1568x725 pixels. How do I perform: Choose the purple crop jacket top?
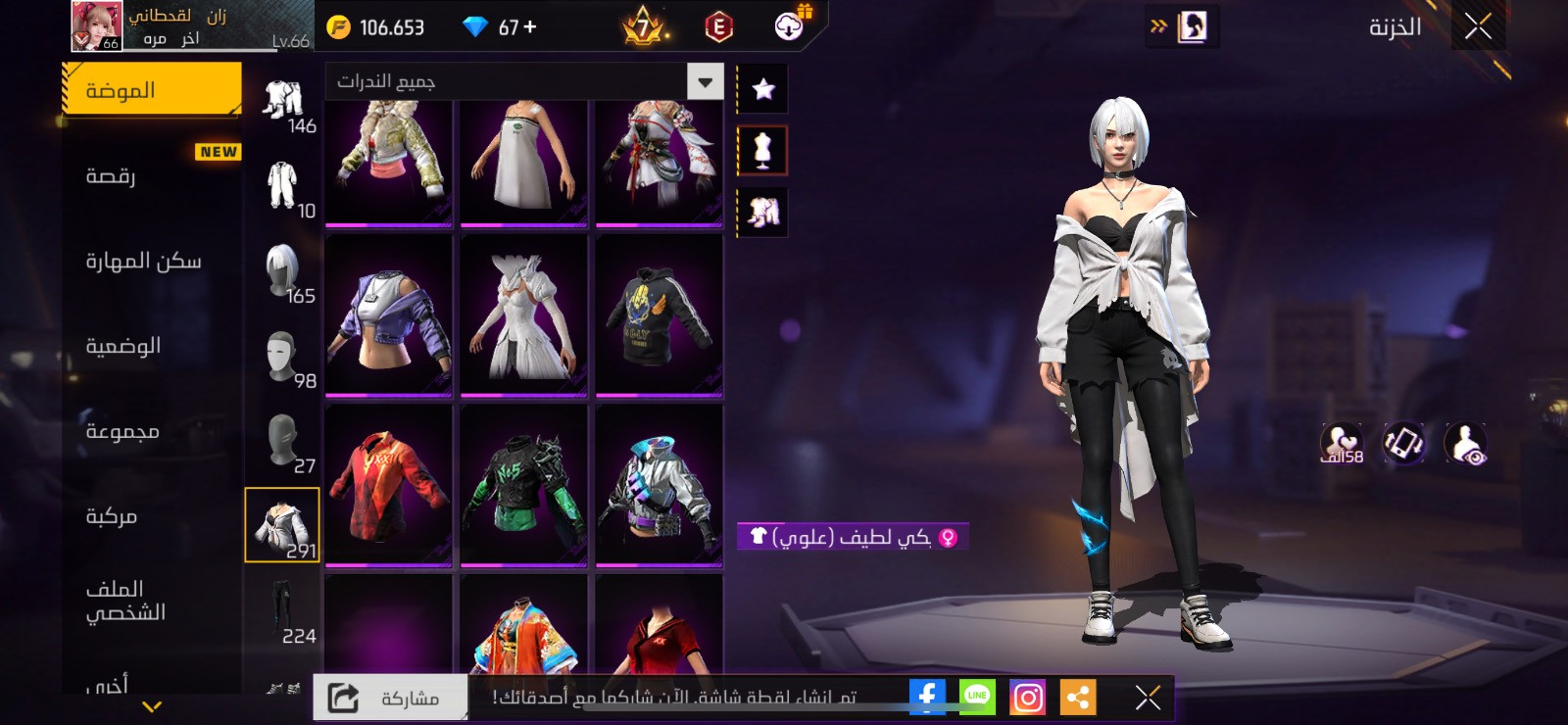(388, 314)
